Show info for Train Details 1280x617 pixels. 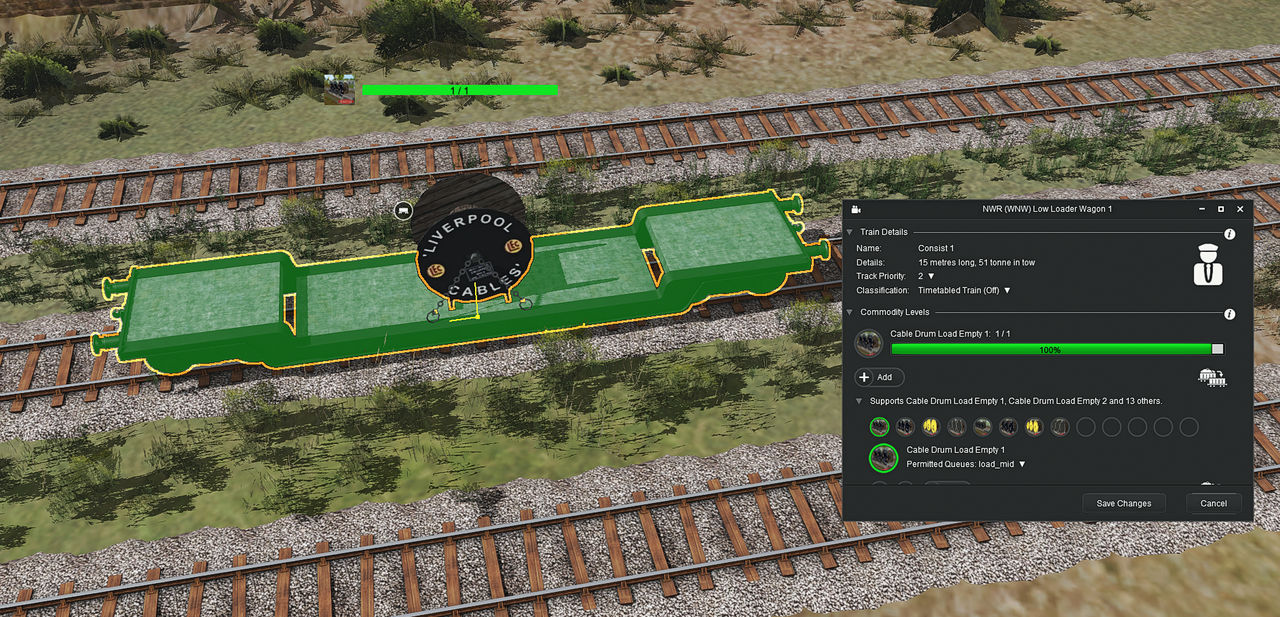pos(1229,234)
